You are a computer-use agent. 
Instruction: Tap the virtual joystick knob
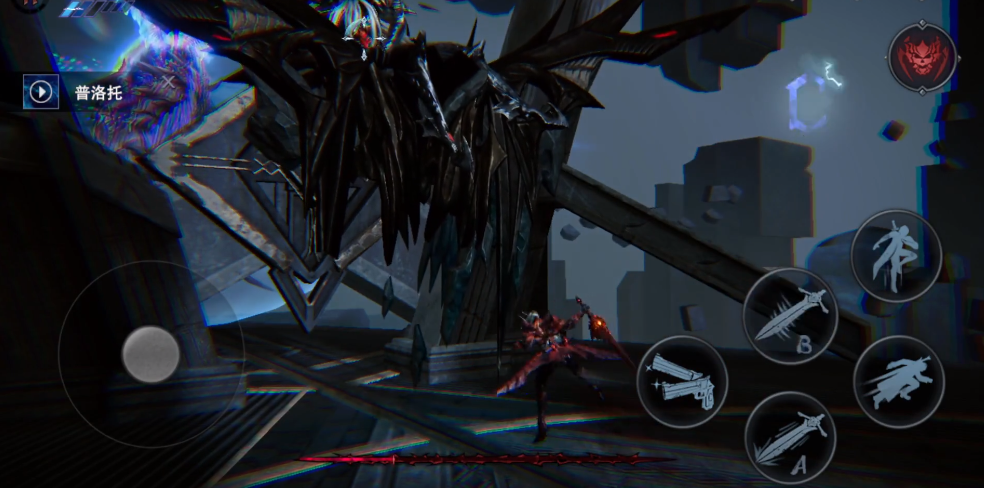[151, 354]
